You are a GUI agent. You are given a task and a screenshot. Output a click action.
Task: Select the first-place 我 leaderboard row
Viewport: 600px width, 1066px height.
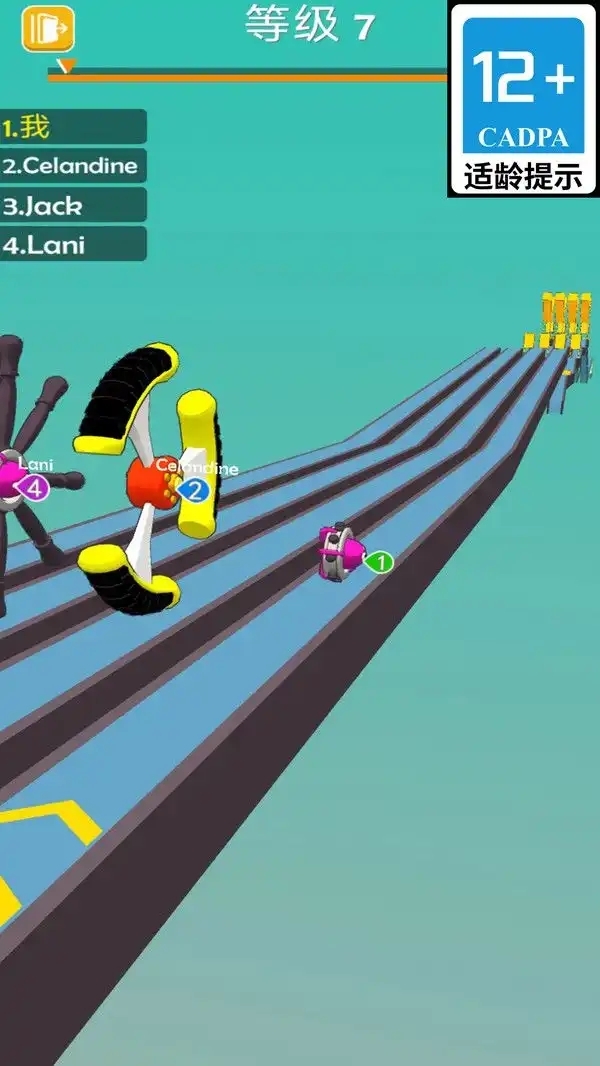coord(73,127)
